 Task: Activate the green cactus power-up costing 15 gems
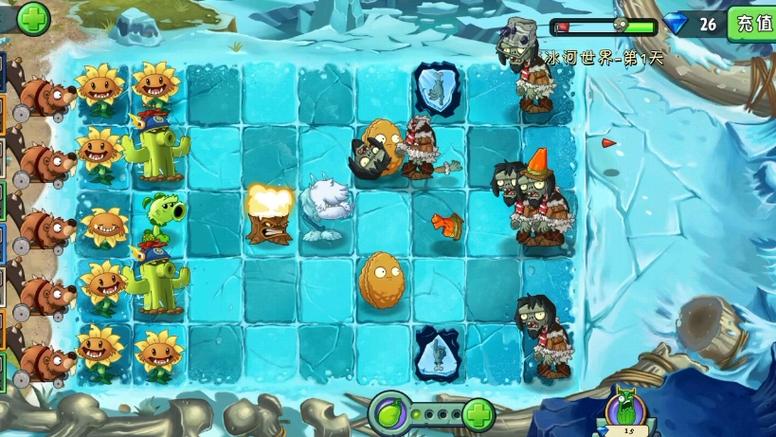(628, 409)
